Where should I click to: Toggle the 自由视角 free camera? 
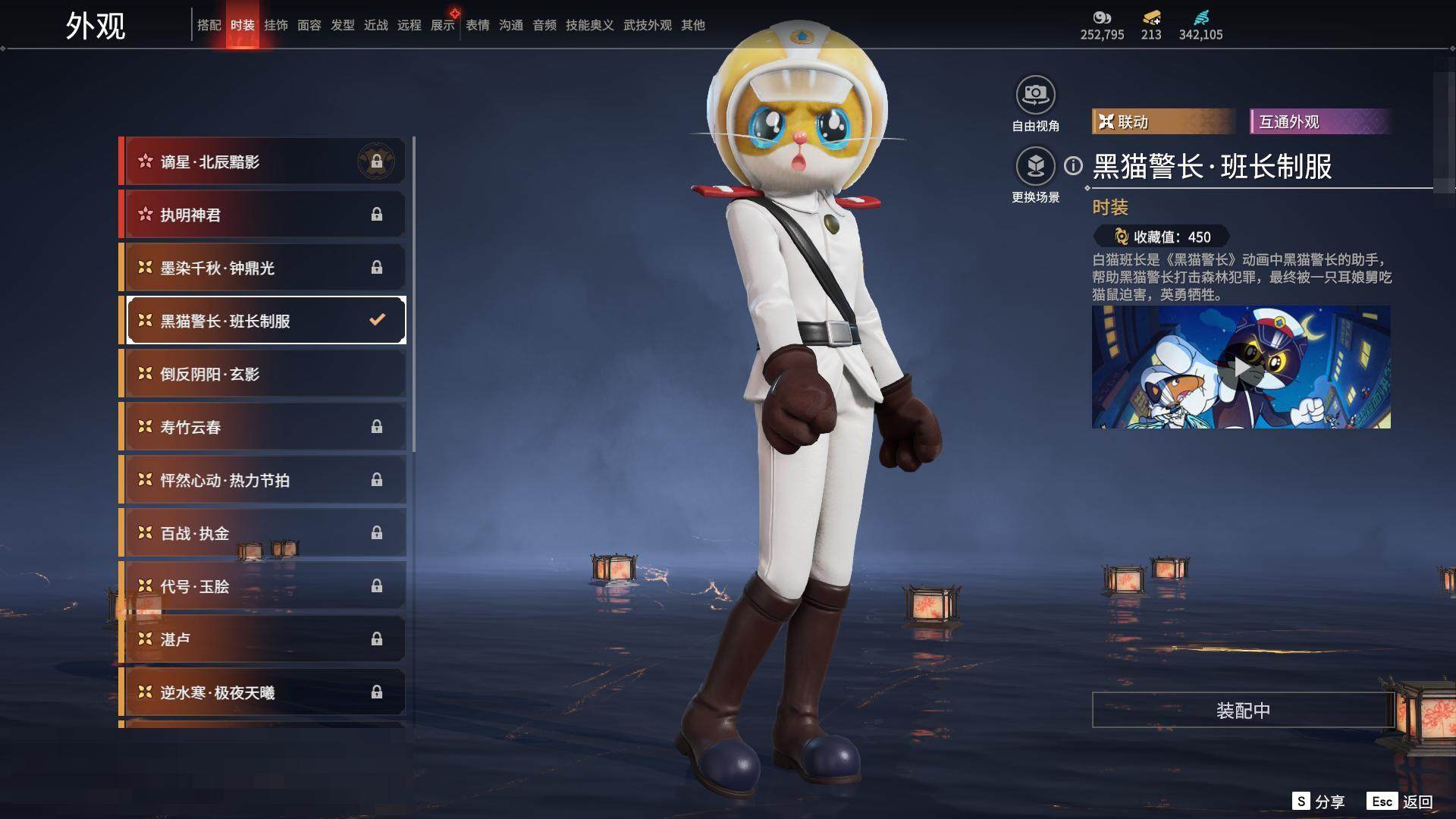point(1035,96)
